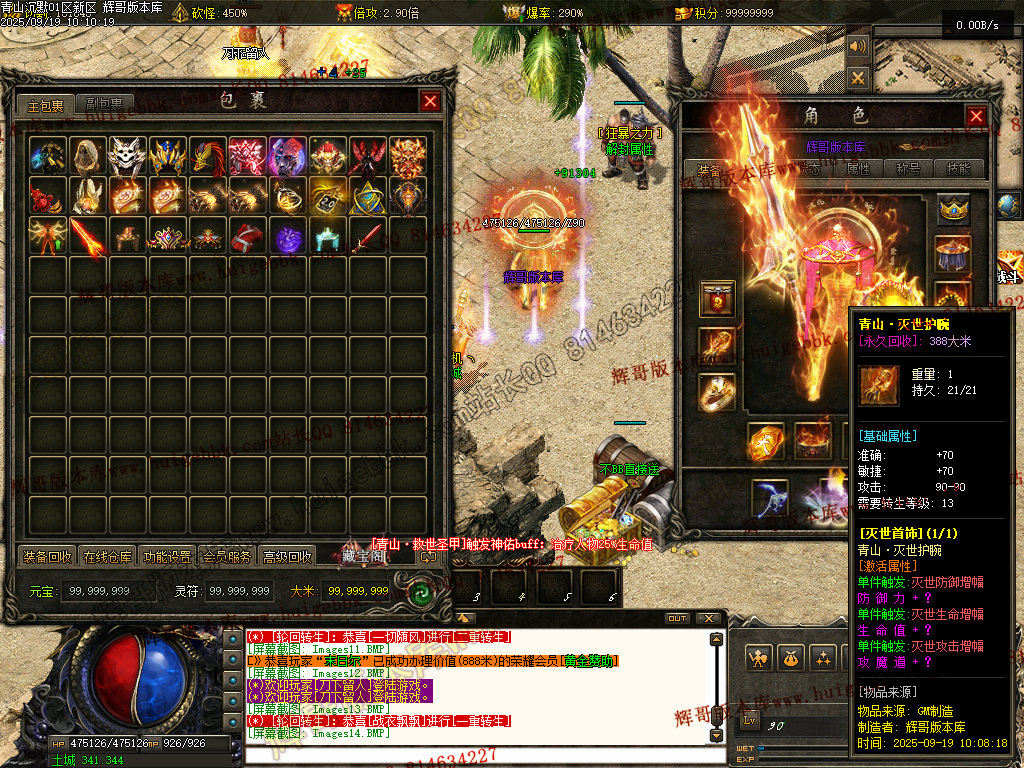
Task: Open 在线仓库 online warehouse
Action: 107,557
